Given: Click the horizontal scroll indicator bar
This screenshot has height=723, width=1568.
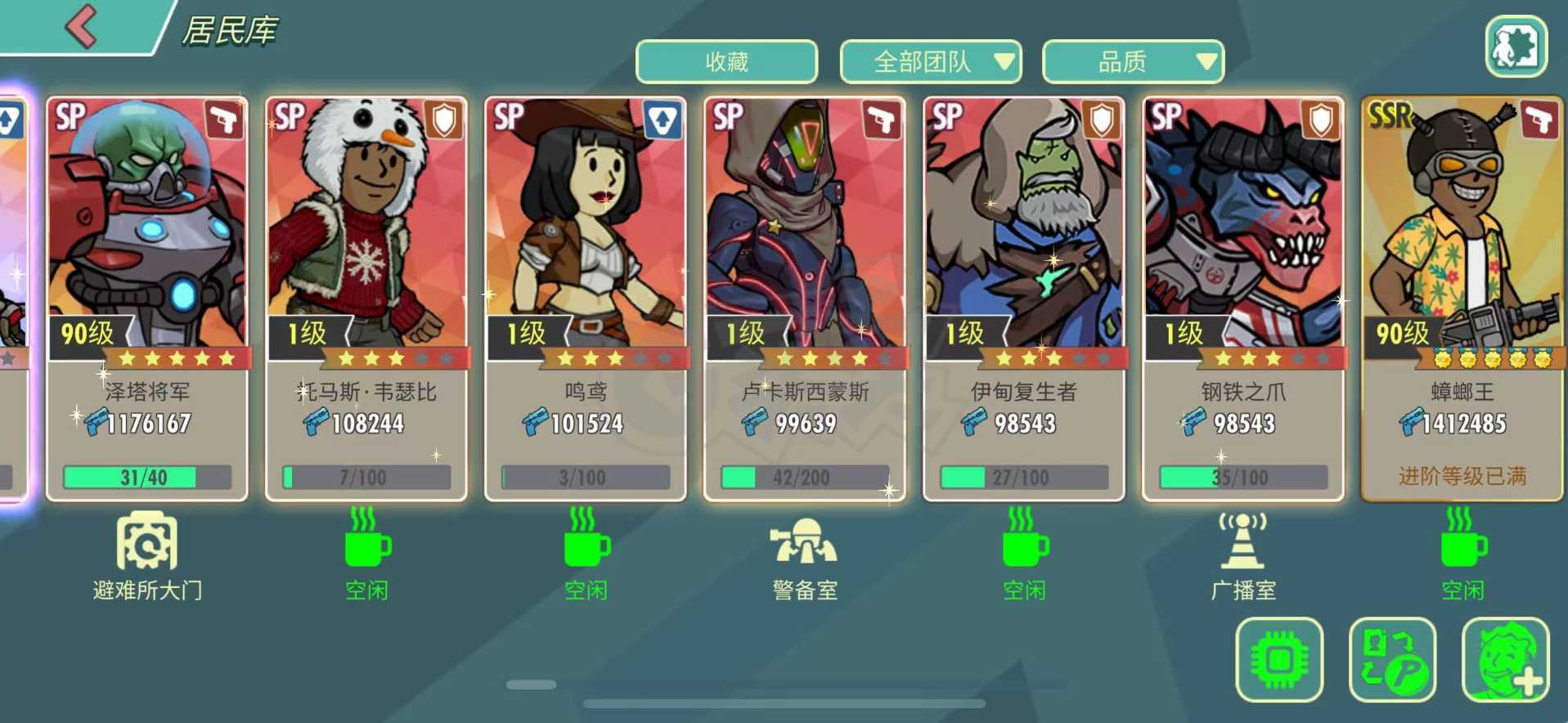Looking at the screenshot, I should pos(532,685).
